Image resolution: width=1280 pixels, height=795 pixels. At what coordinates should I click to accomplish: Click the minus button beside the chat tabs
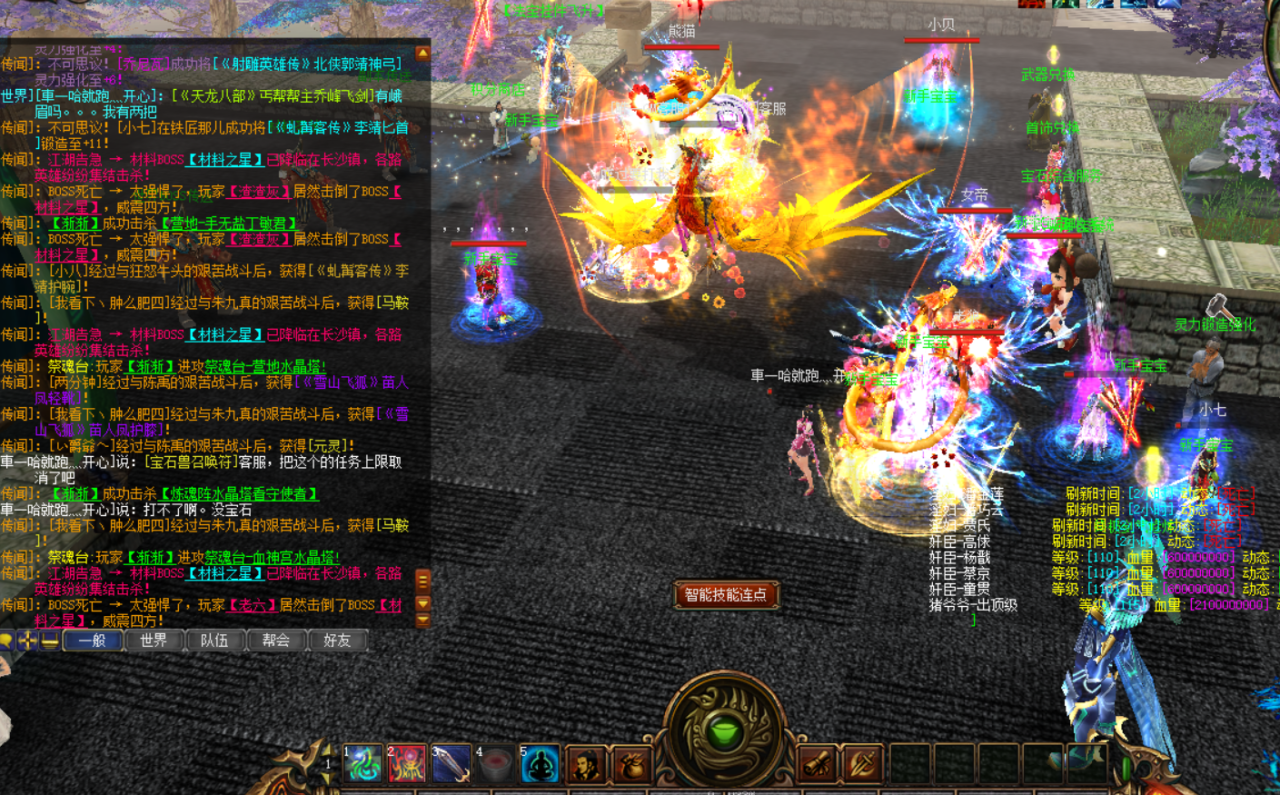pos(49,641)
